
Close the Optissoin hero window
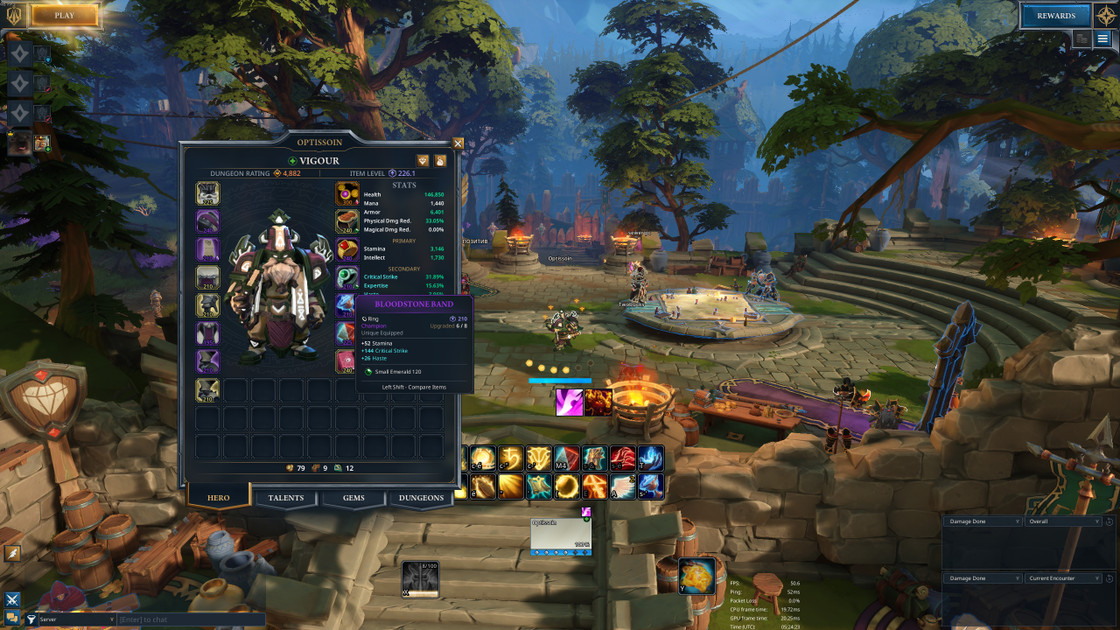pyautogui.click(x=458, y=144)
